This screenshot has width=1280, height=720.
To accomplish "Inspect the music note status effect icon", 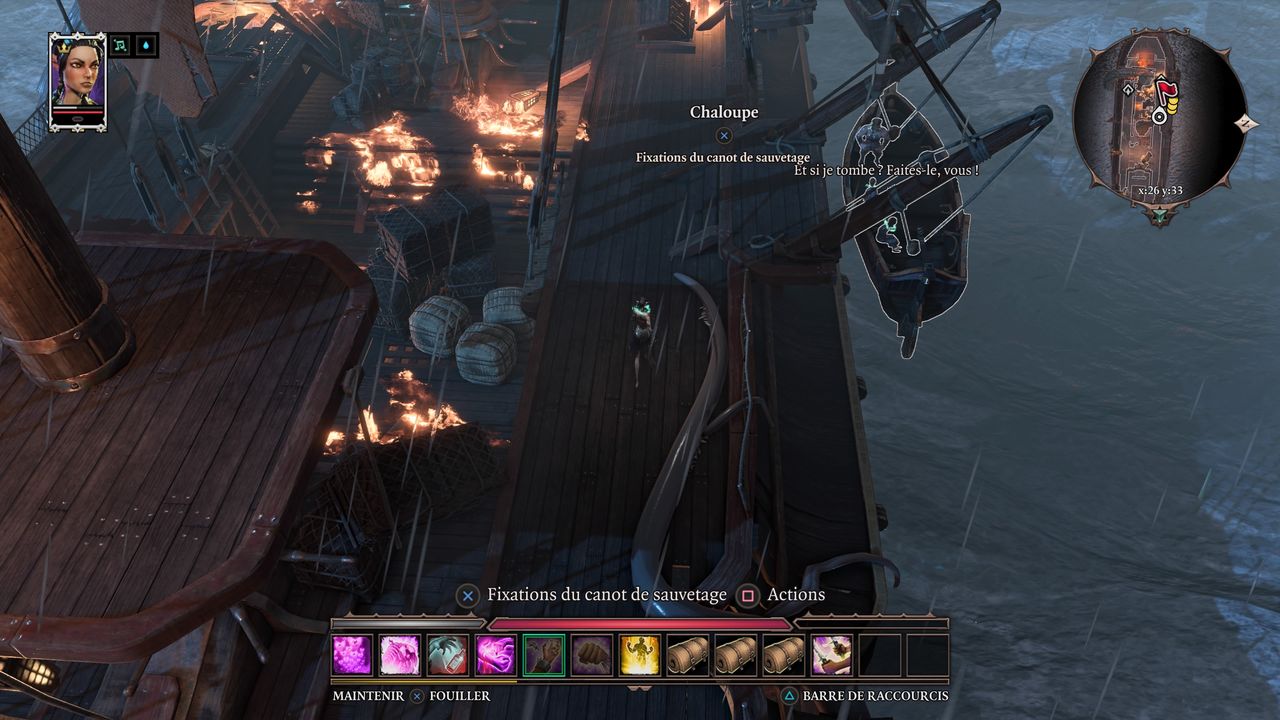I will coord(120,45).
